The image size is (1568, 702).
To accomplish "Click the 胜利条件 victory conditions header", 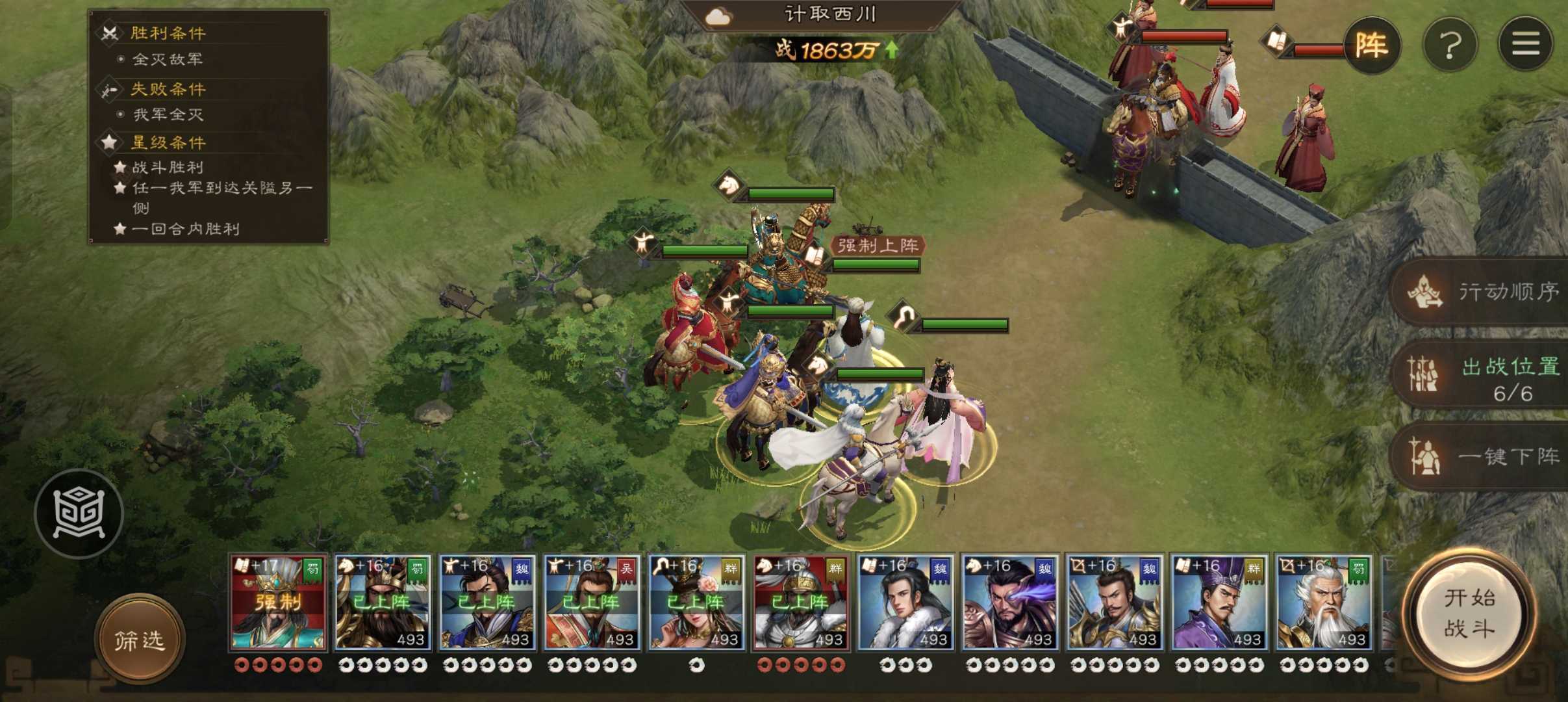I will (168, 32).
